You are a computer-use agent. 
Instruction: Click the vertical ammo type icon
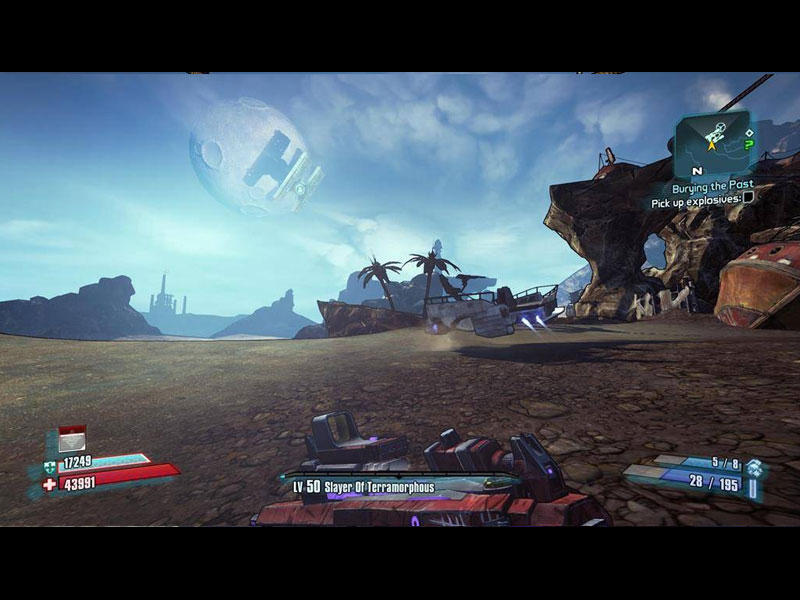tap(754, 490)
